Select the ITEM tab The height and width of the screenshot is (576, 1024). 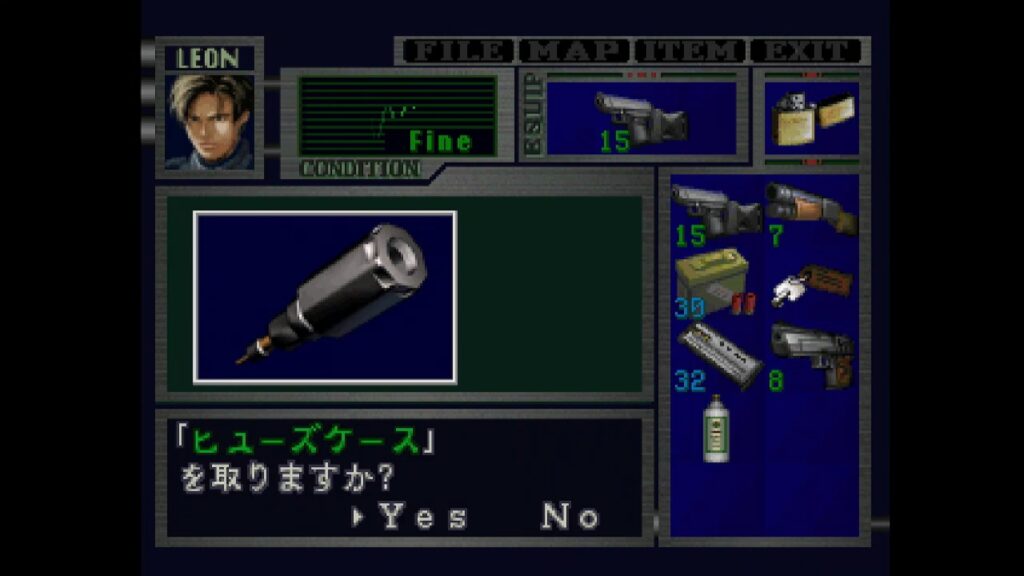click(690, 51)
